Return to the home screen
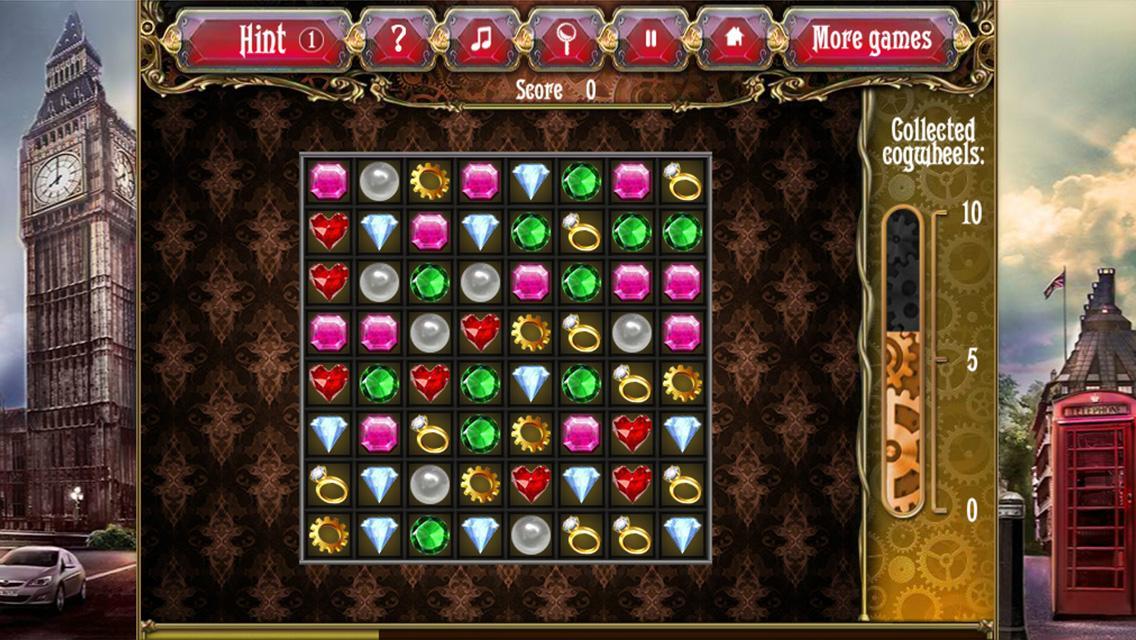Viewport: 1136px width, 640px height. click(x=734, y=40)
